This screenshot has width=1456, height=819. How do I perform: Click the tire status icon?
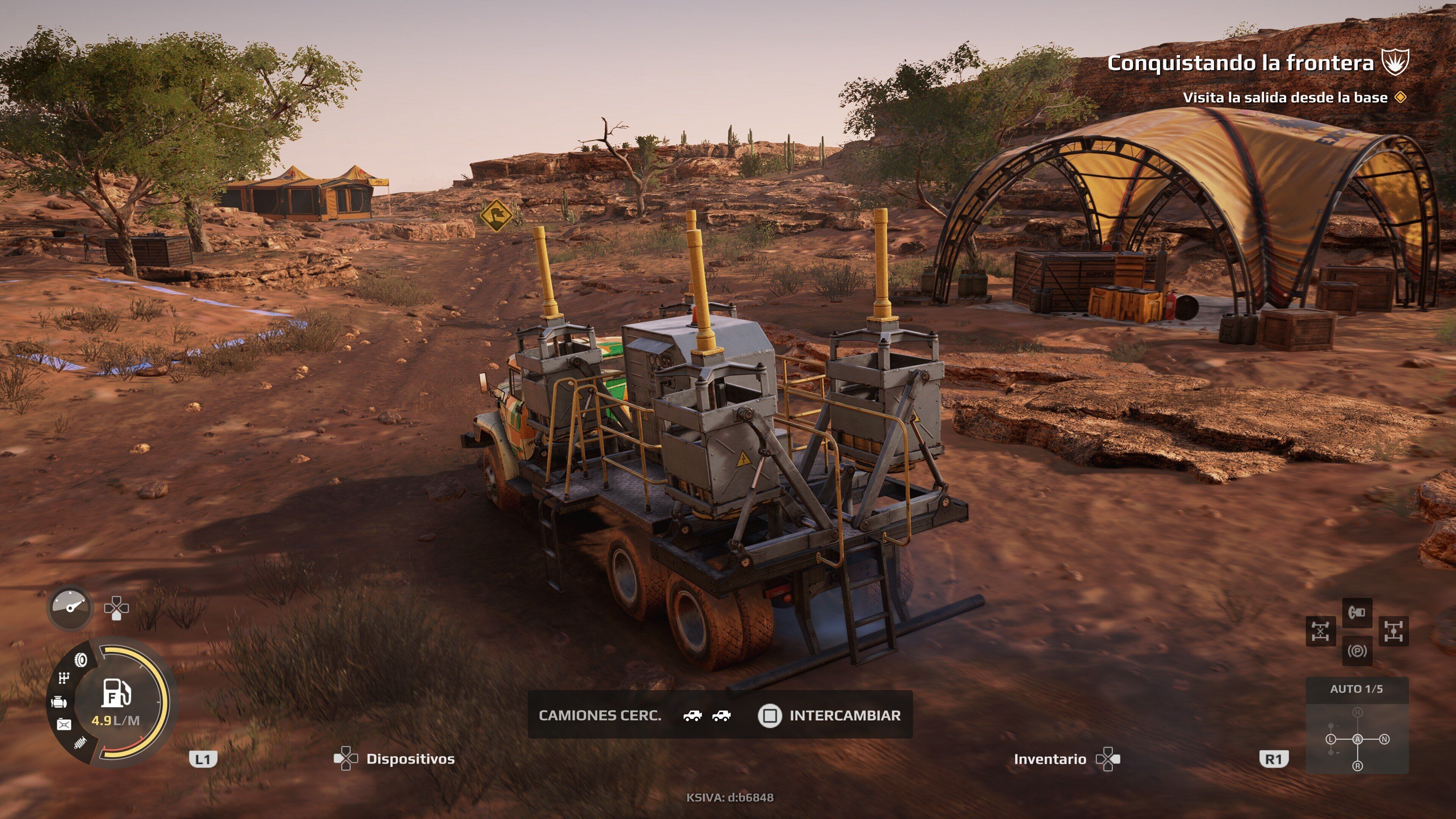pyautogui.click(x=82, y=660)
